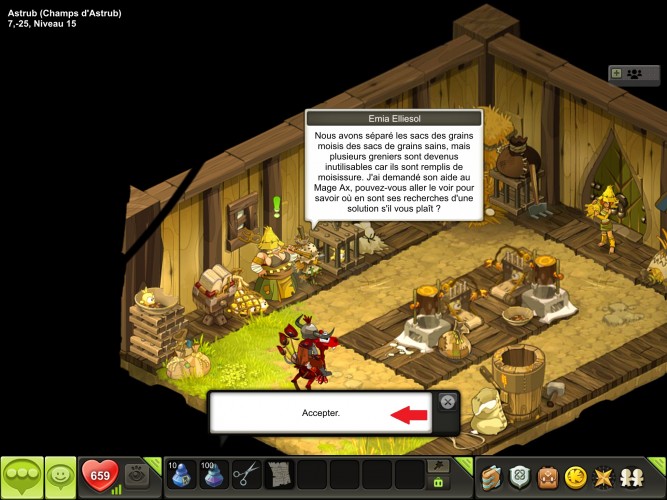Toggle the green lock on the hotbar
667x500 pixels.
pos(437,483)
